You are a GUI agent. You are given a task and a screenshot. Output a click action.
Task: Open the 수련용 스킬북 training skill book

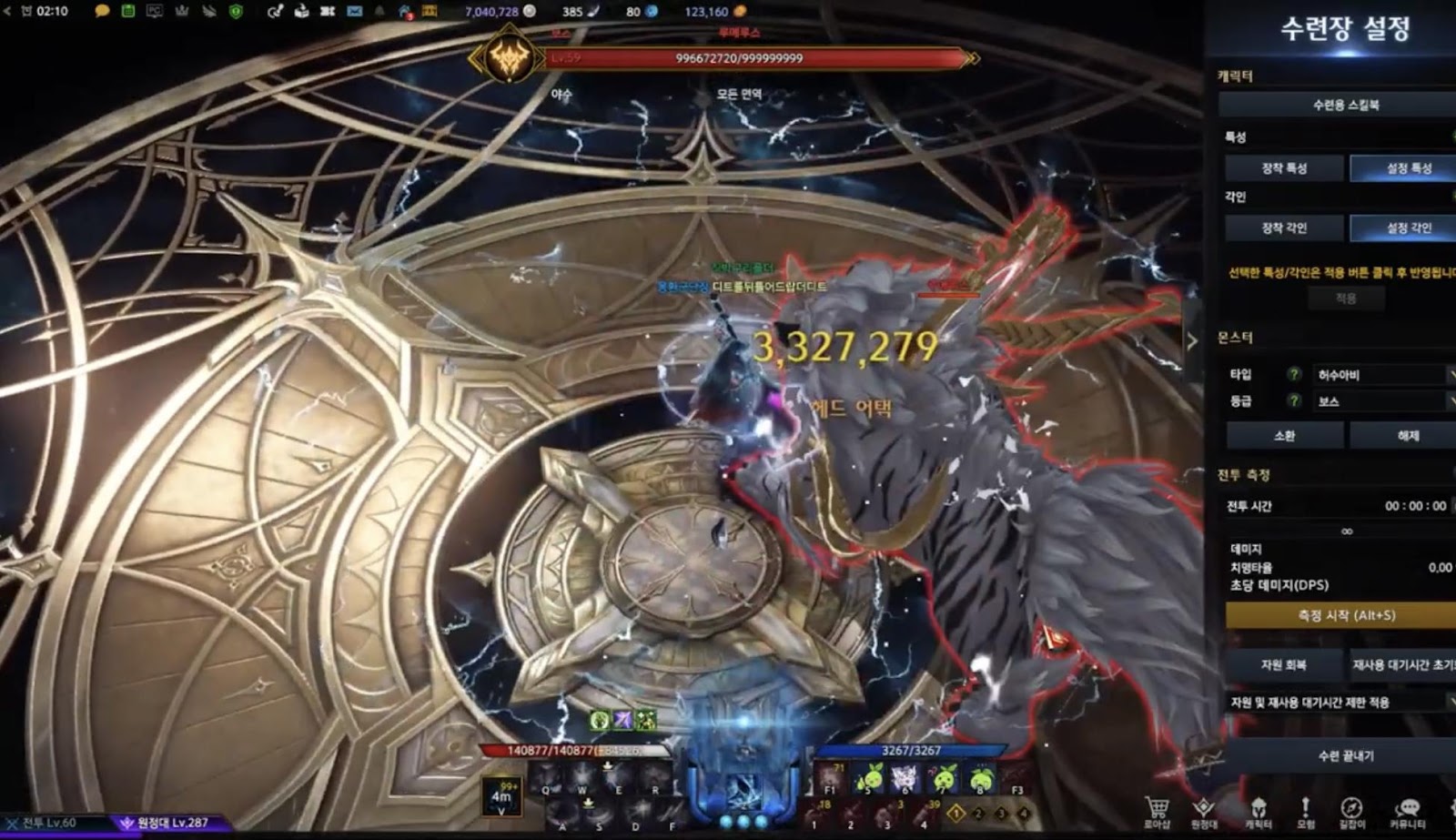(1345, 105)
